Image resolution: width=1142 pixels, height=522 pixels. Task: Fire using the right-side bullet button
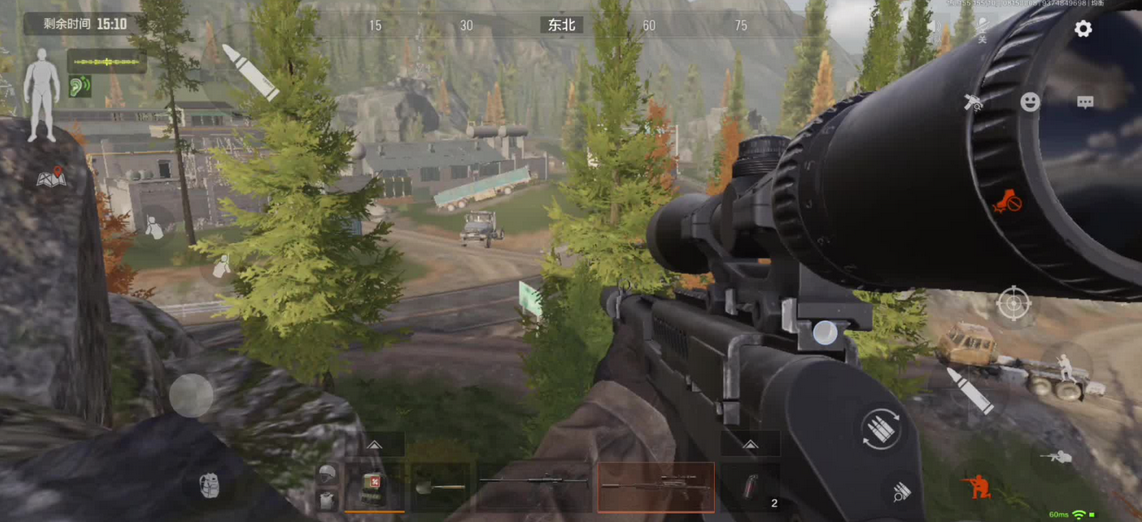pyautogui.click(x=970, y=391)
